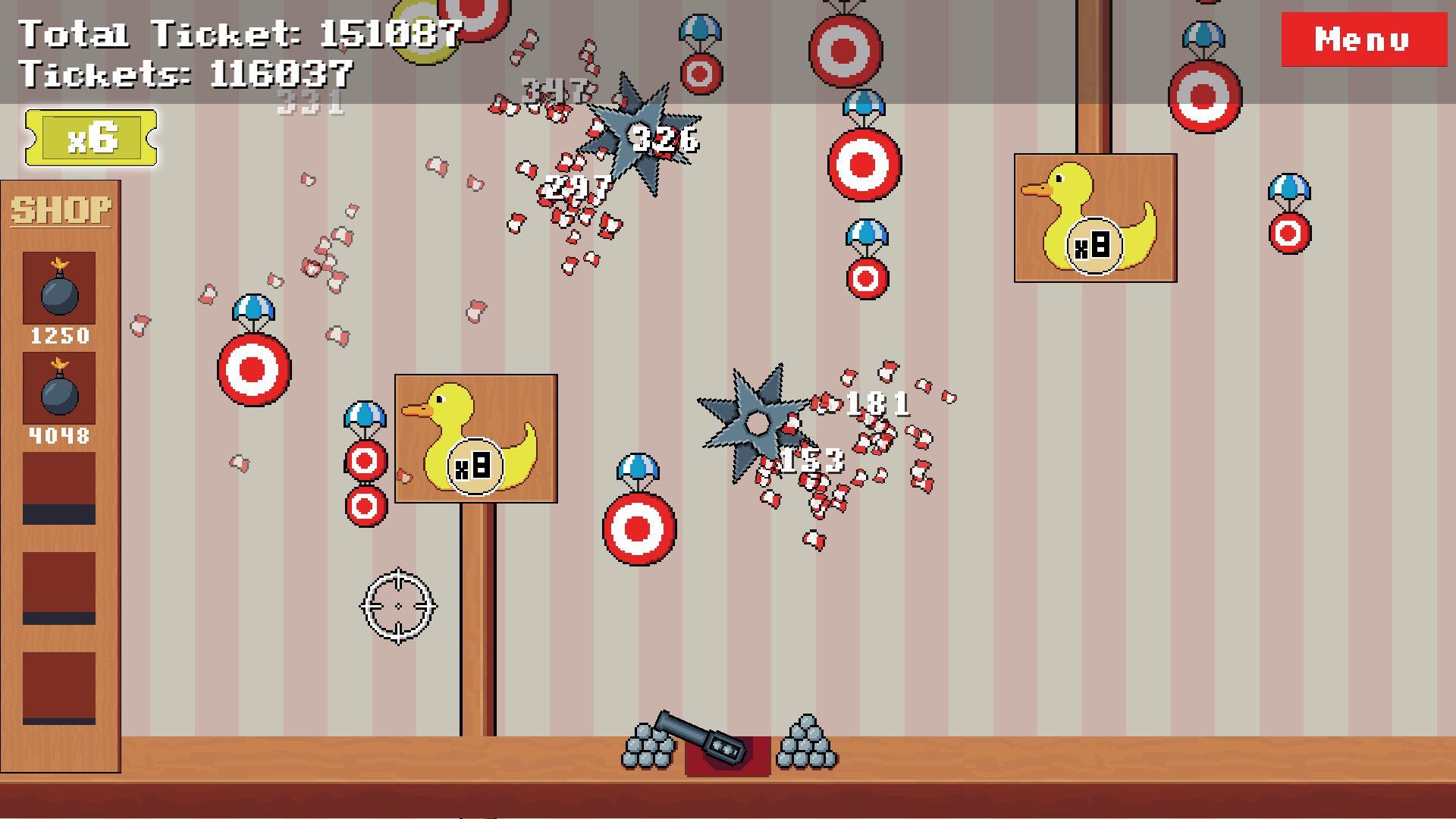
Task: Click the x6 ticket multiplier badge
Action: pos(93,136)
